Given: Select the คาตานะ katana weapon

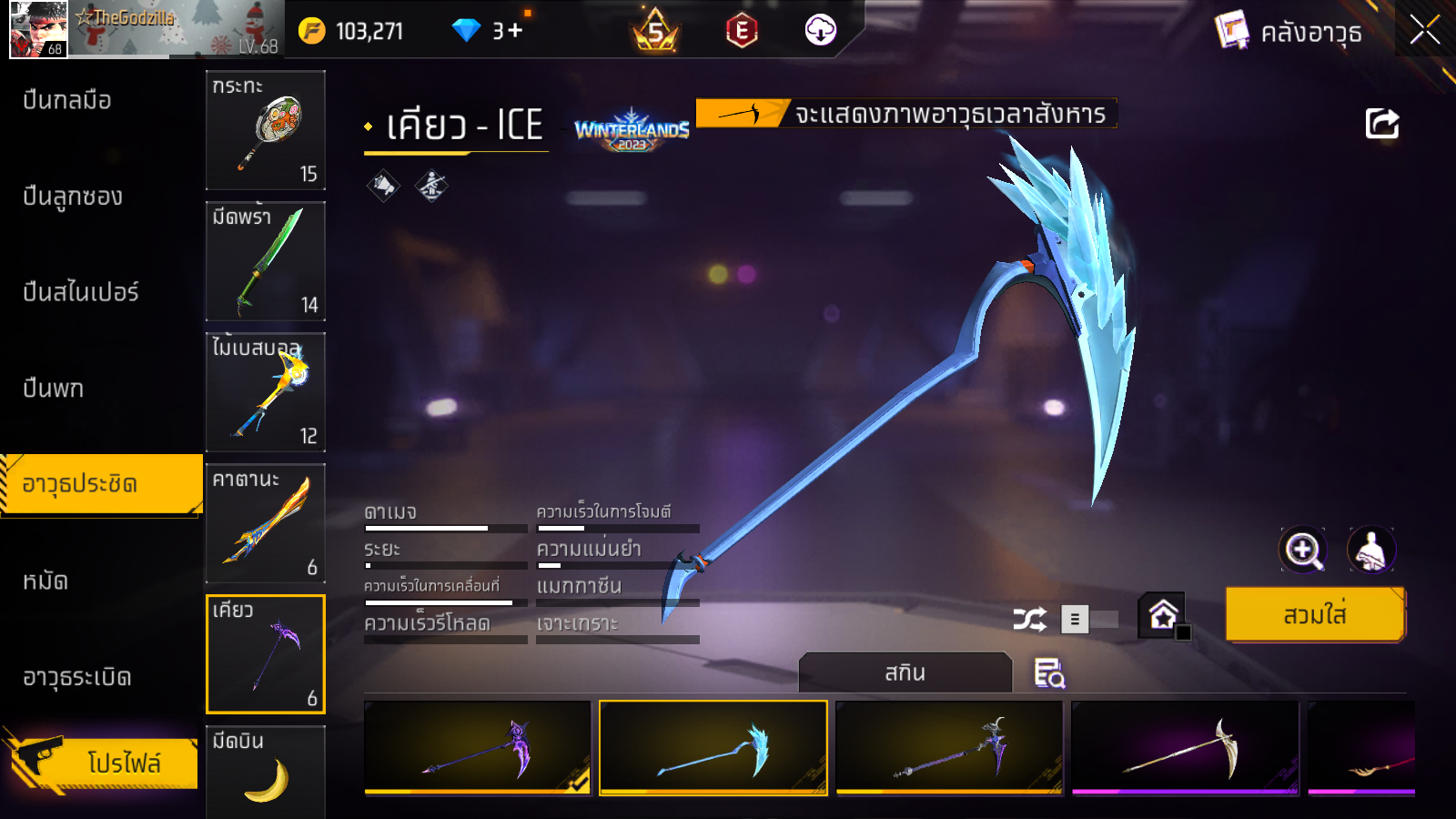Looking at the screenshot, I should 266,523.
